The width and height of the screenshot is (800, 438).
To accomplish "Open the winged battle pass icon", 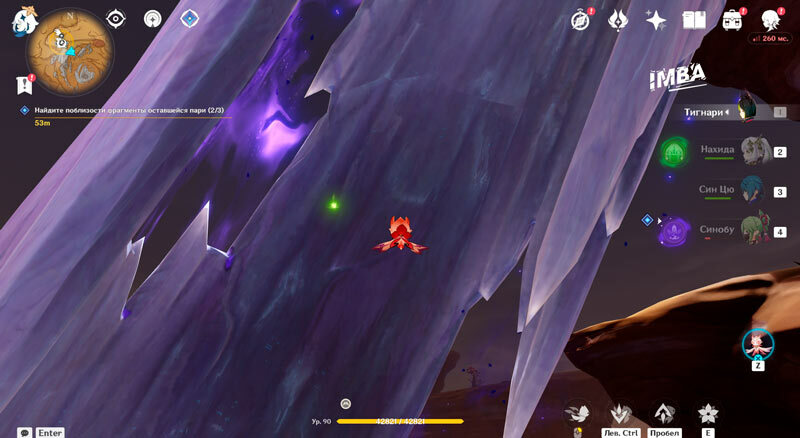I will 618,20.
